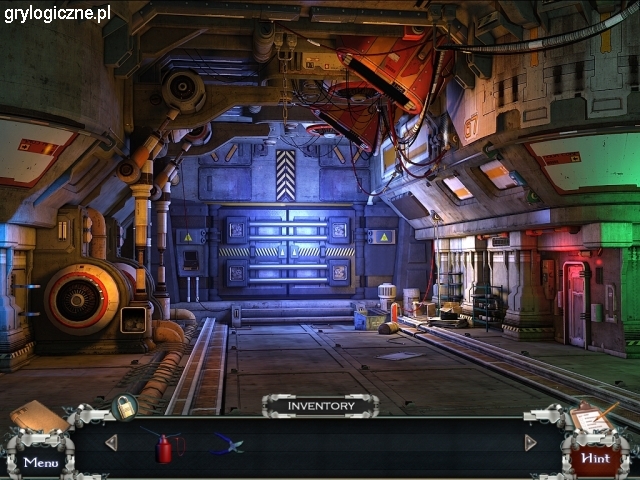Open the journal book icon
This screenshot has width=640, height=480.
point(38,415)
